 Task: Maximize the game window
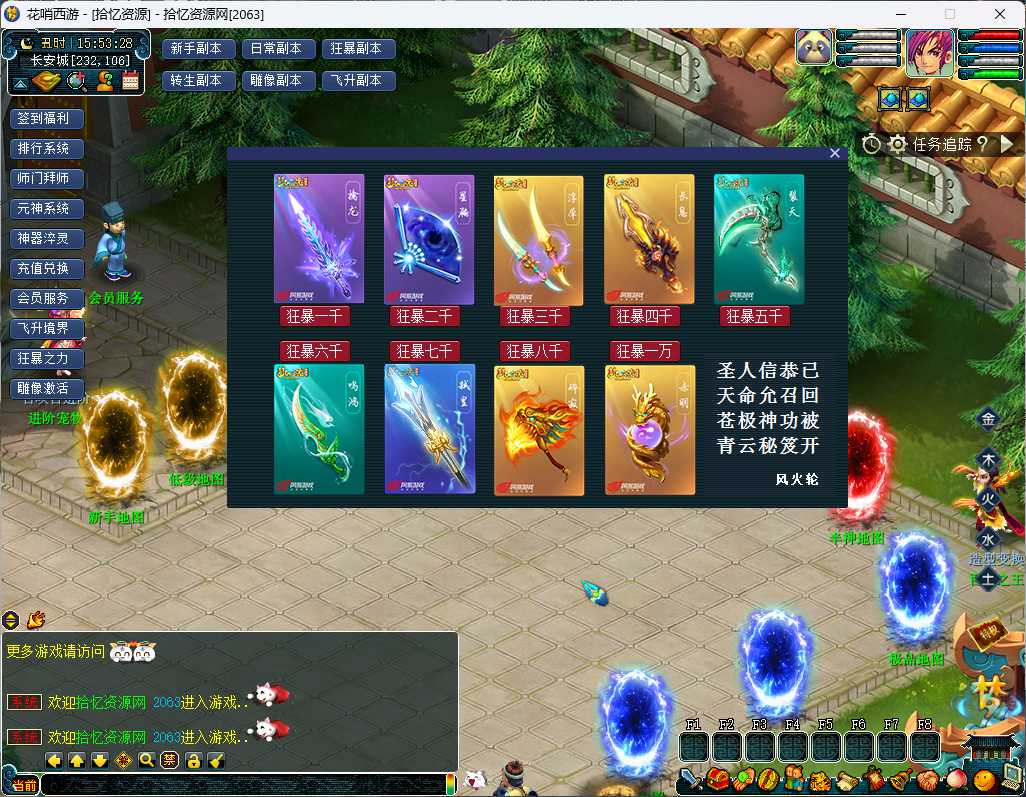(x=950, y=14)
